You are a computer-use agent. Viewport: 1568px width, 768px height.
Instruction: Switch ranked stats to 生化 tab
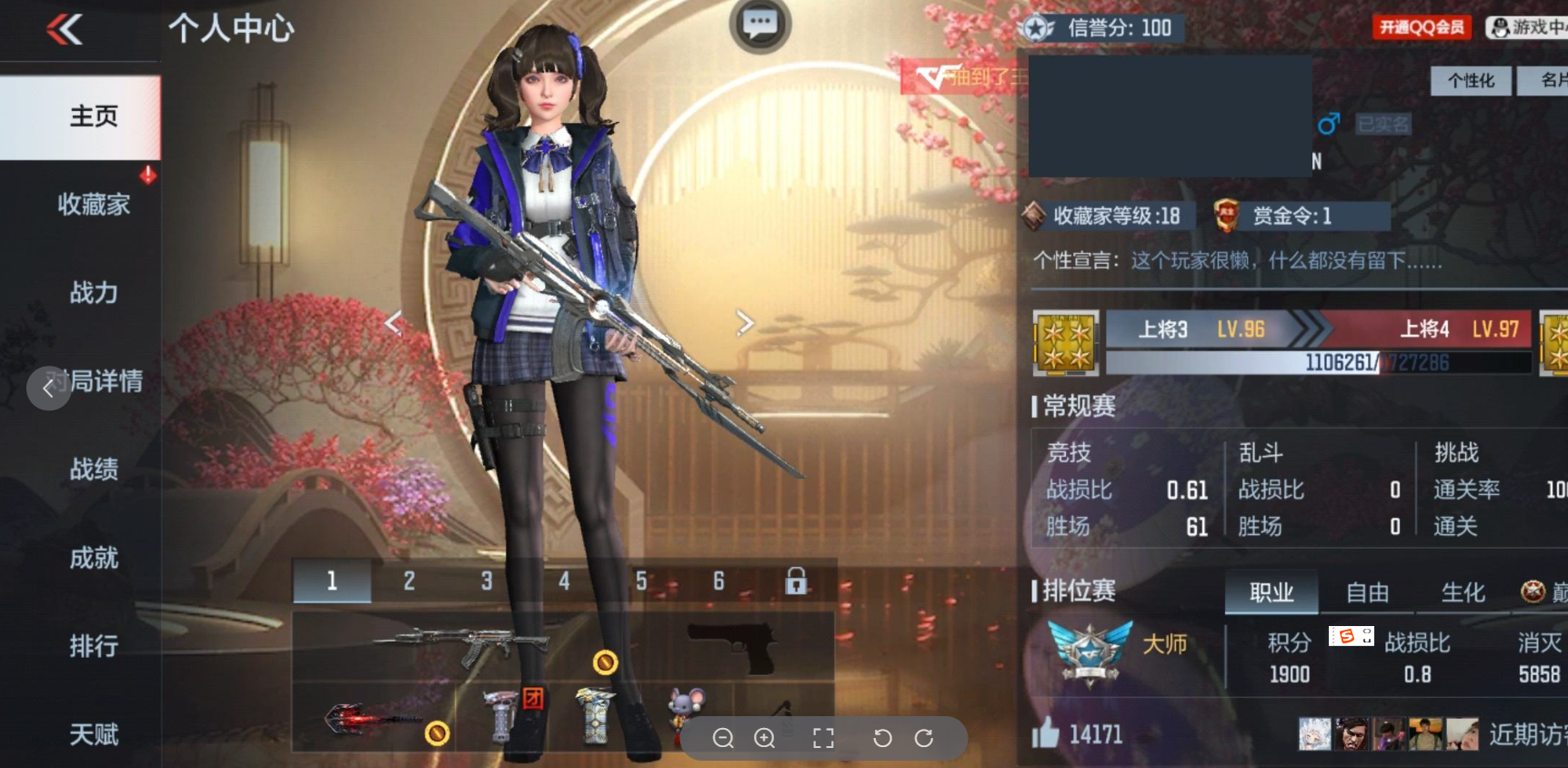coord(1462,593)
